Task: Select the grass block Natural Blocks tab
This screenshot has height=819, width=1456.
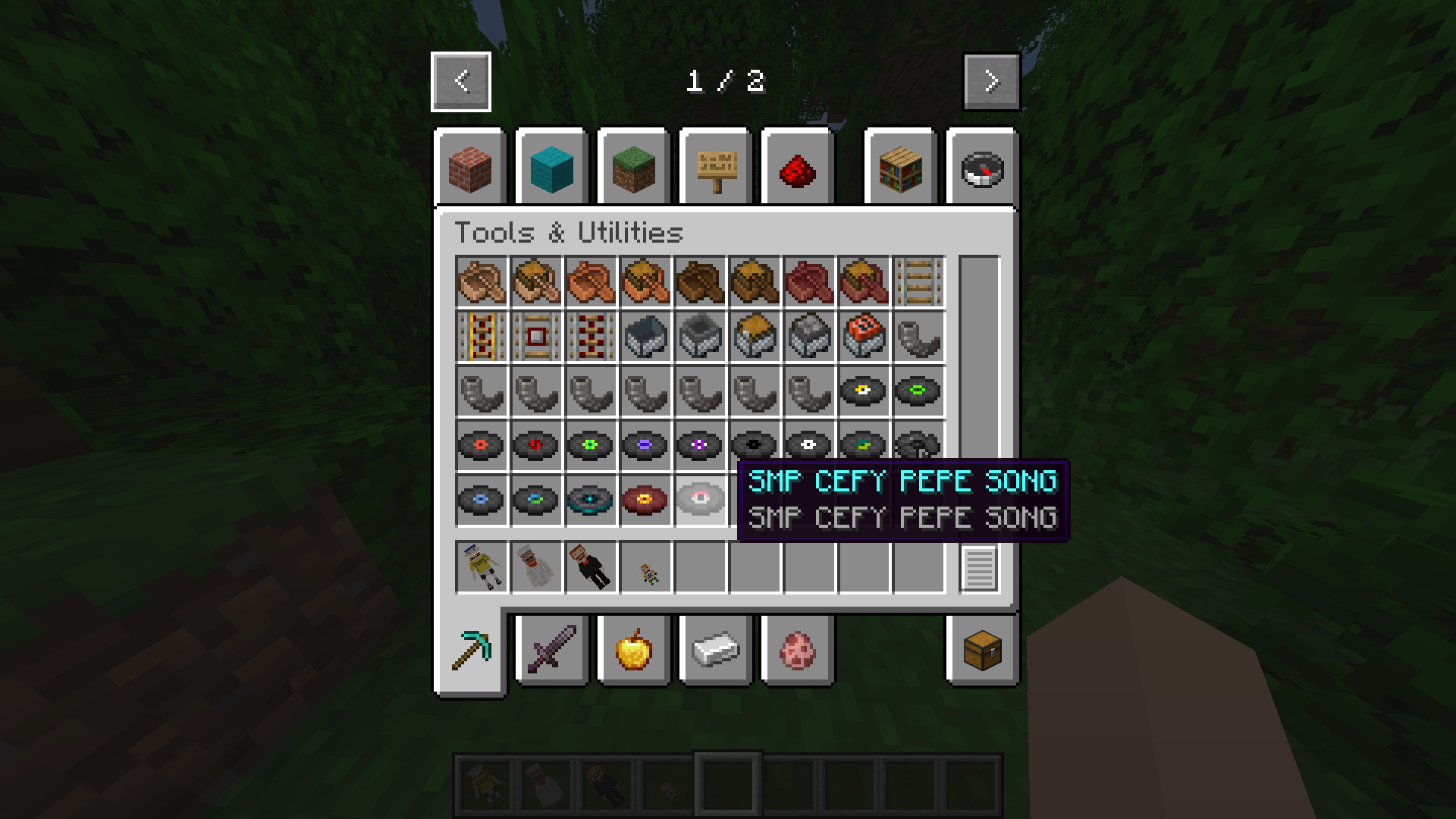Action: 634,168
